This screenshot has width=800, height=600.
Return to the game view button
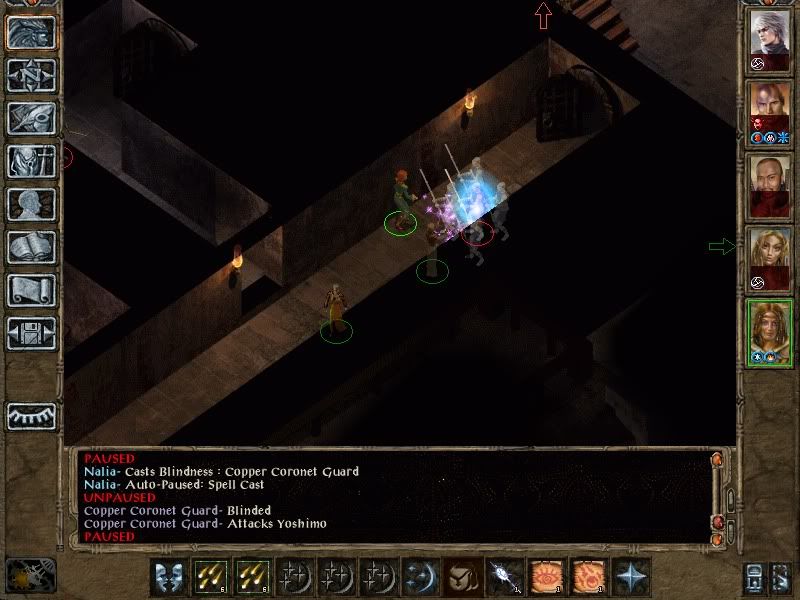31,32
